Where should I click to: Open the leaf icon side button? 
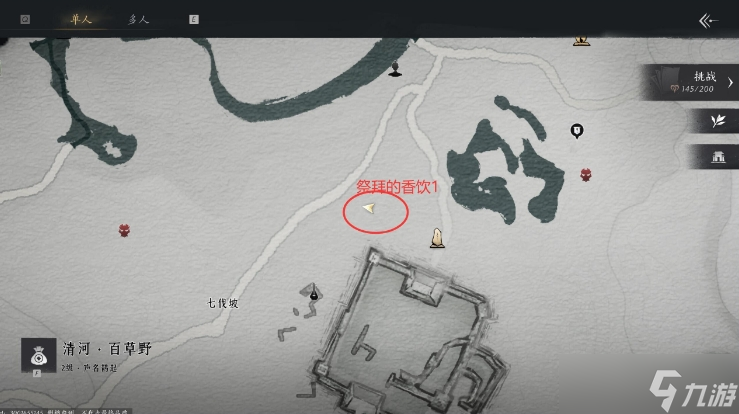point(716,121)
